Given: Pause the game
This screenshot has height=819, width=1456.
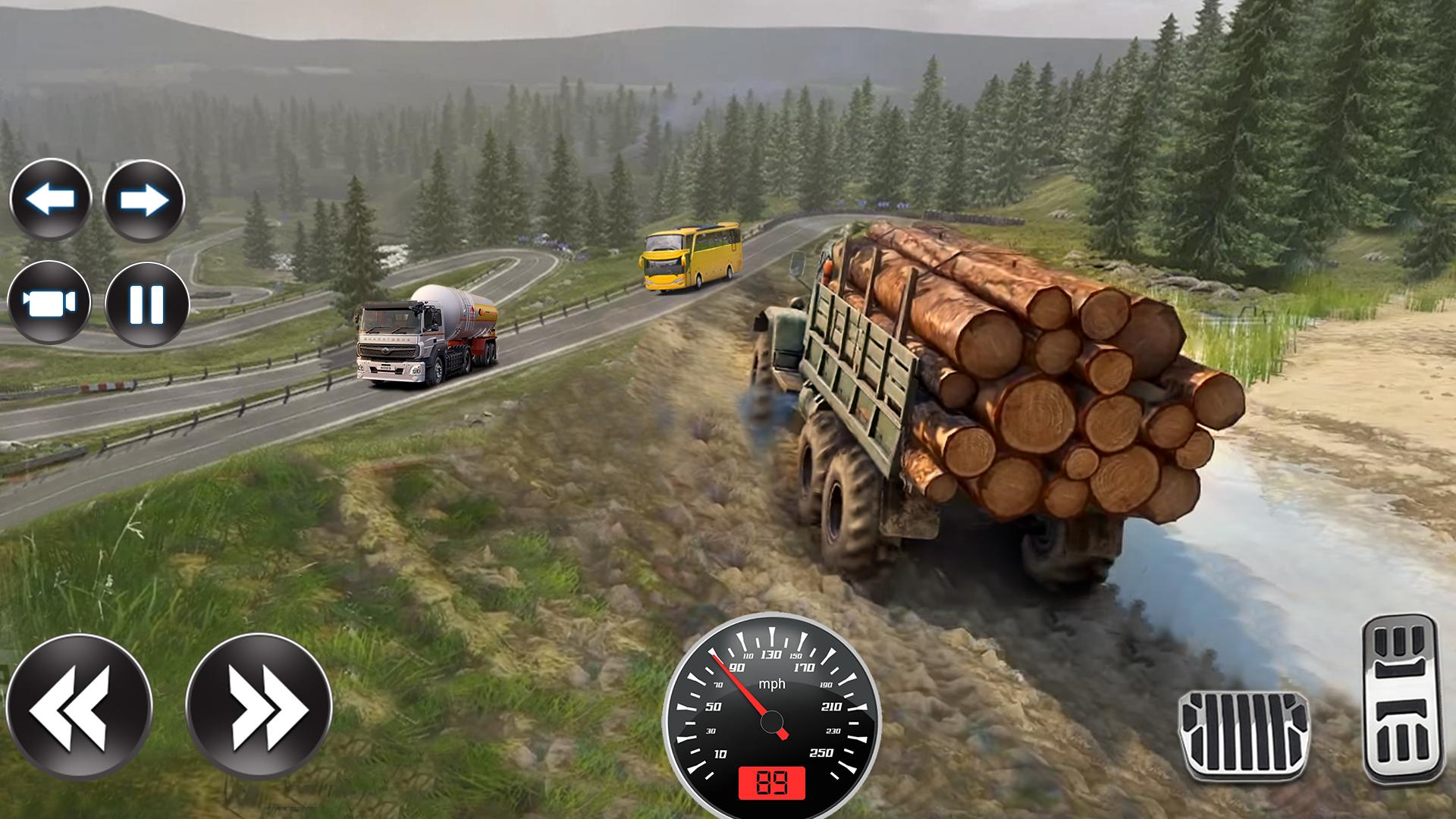Looking at the screenshot, I should pyautogui.click(x=146, y=303).
